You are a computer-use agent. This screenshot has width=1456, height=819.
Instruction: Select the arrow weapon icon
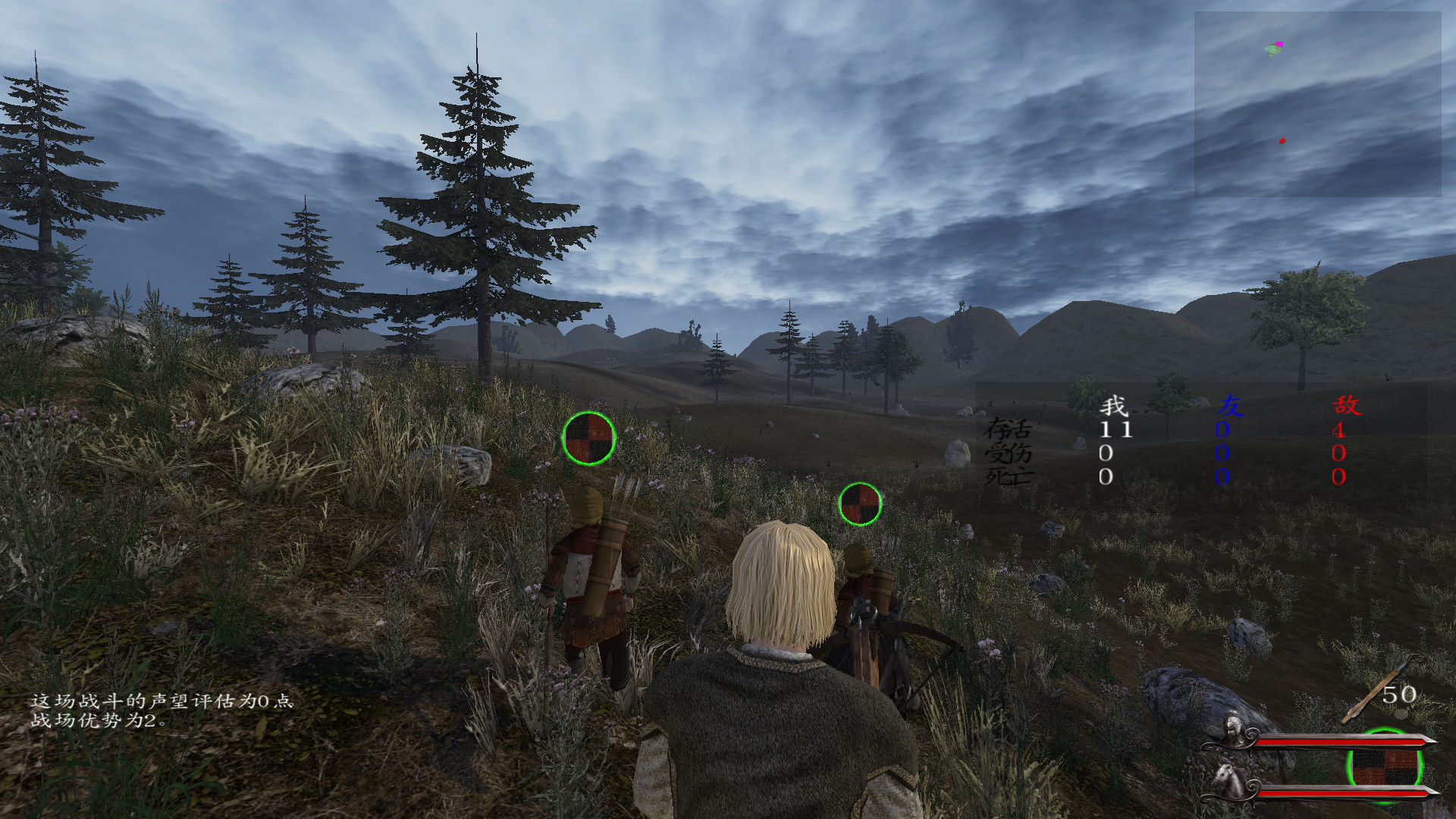click(1371, 694)
